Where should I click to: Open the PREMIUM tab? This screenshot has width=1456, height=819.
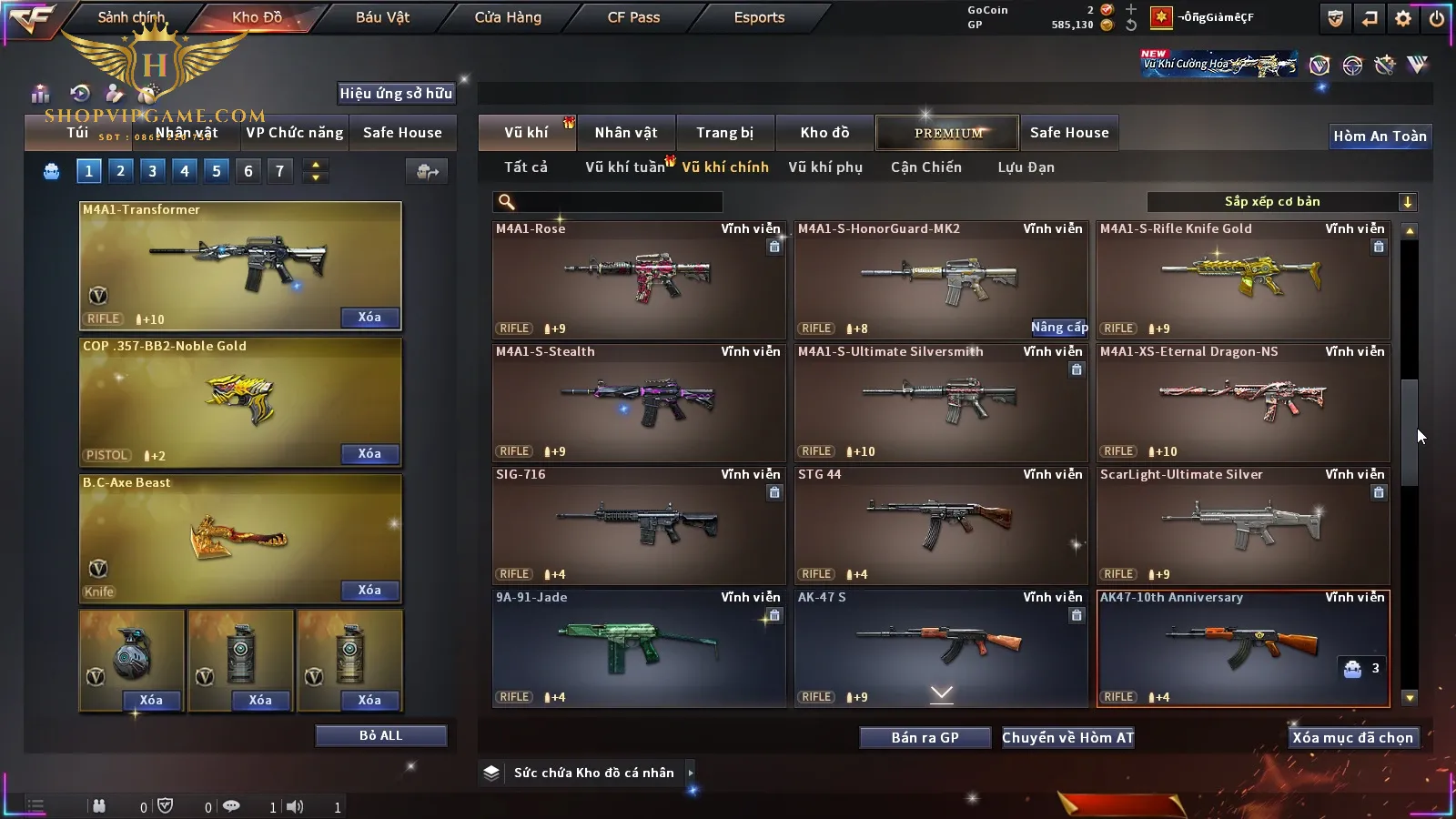(948, 133)
